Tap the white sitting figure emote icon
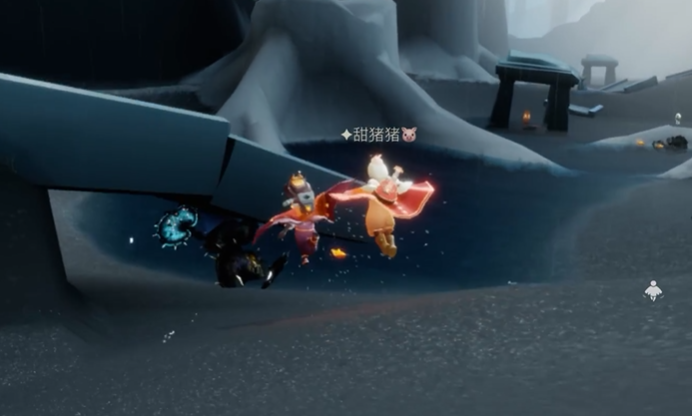Viewport: 692px width, 416px height. click(x=652, y=291)
